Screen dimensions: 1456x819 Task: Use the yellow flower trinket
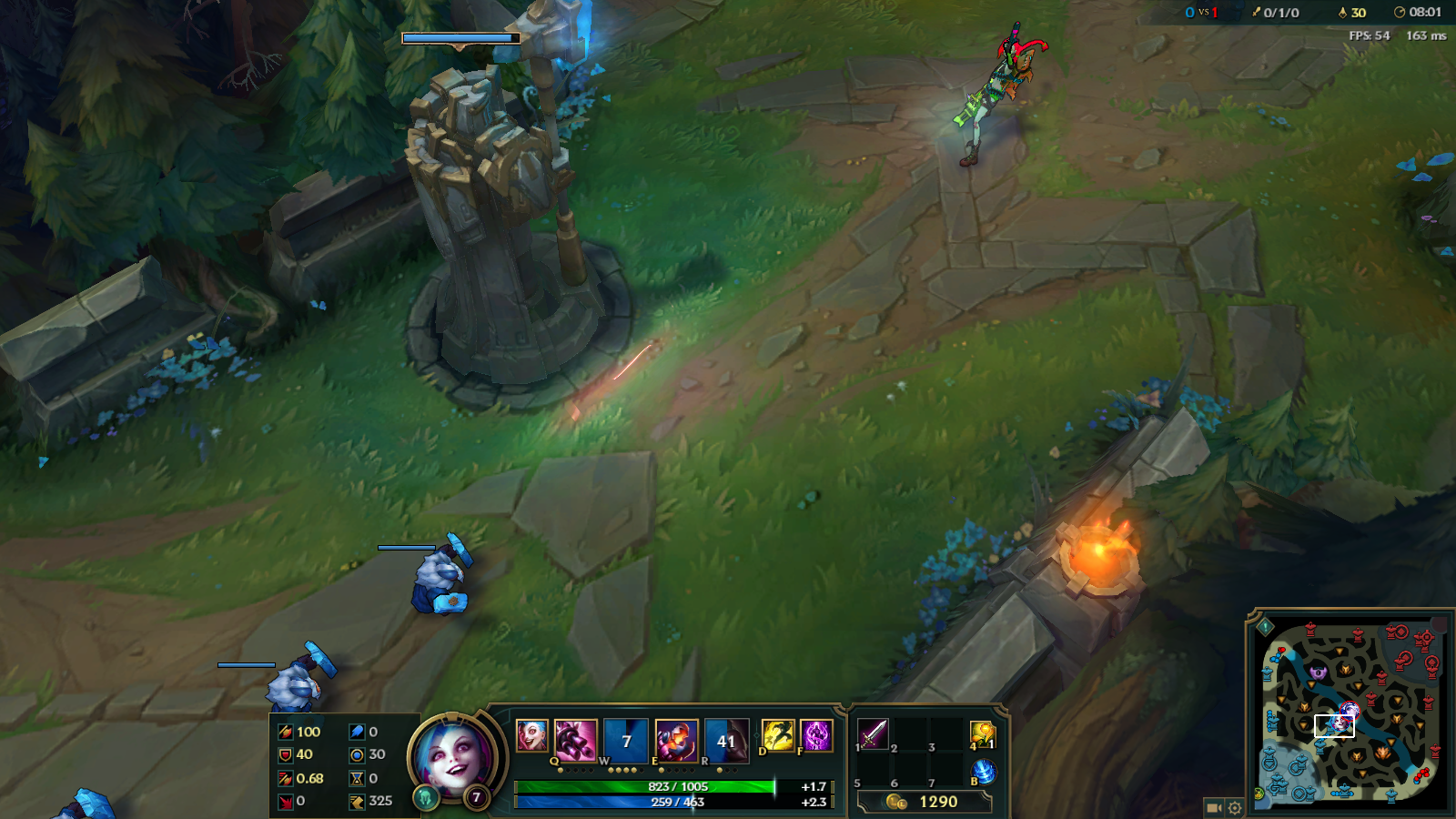click(982, 733)
